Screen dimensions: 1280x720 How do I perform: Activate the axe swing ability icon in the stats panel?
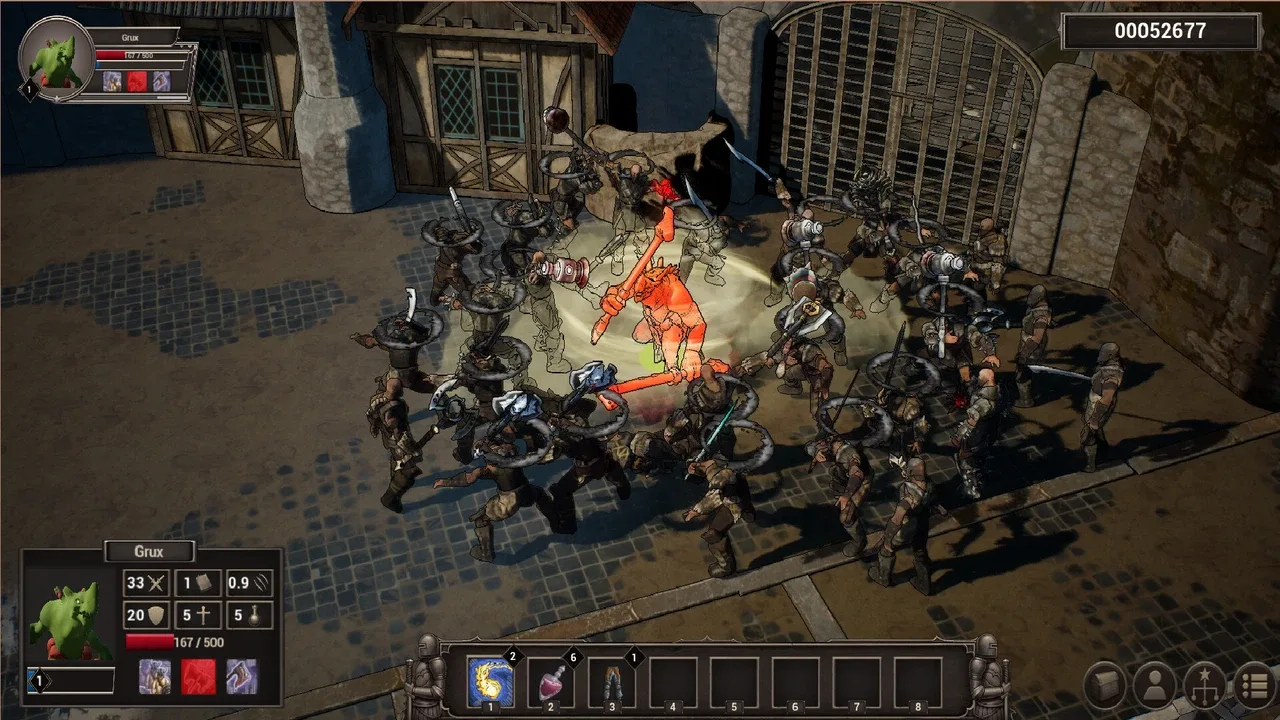[241, 677]
